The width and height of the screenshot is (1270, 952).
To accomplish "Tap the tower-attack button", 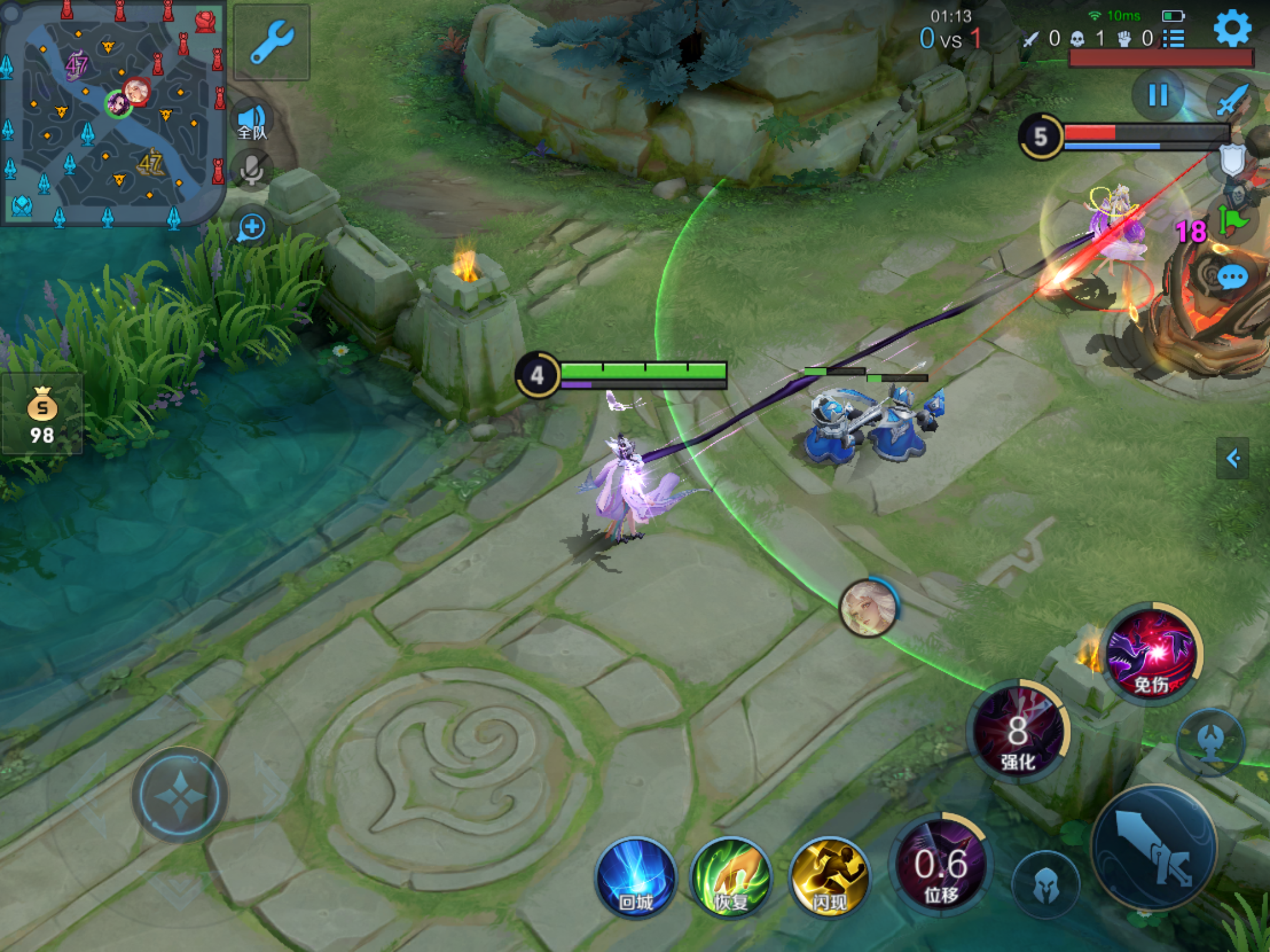I will click(x=1211, y=742).
